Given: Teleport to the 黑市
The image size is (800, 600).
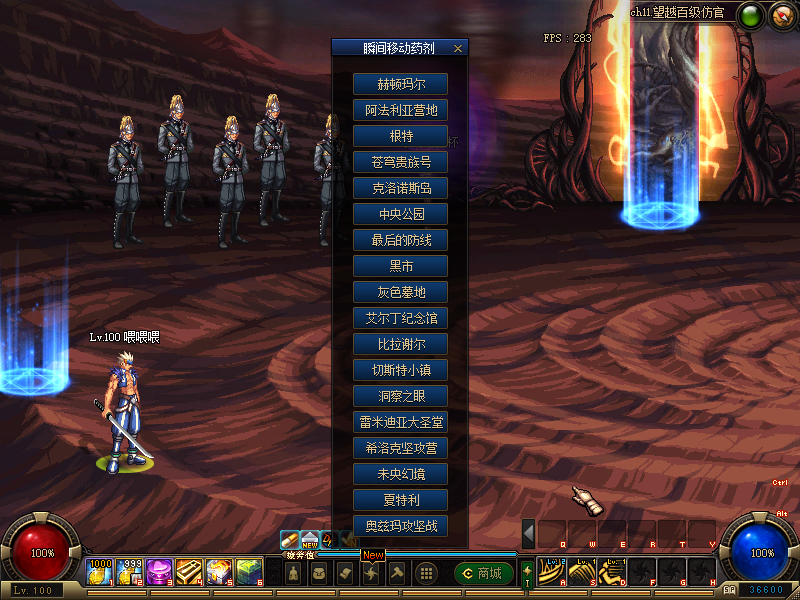Looking at the screenshot, I should (x=400, y=266).
